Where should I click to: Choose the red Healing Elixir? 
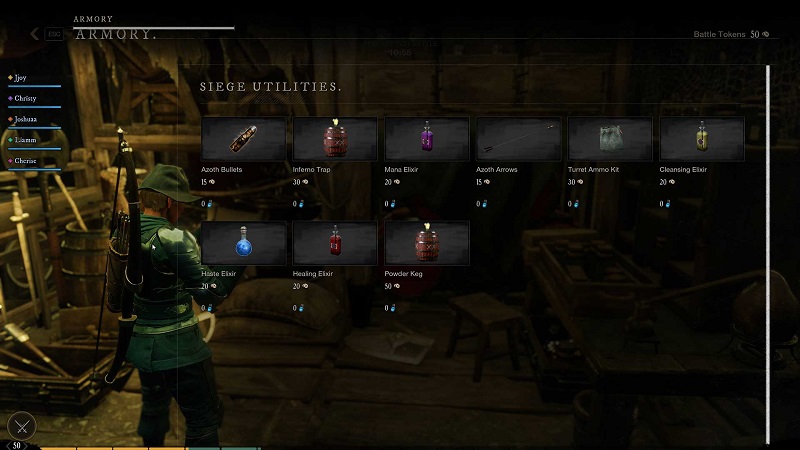click(x=335, y=243)
